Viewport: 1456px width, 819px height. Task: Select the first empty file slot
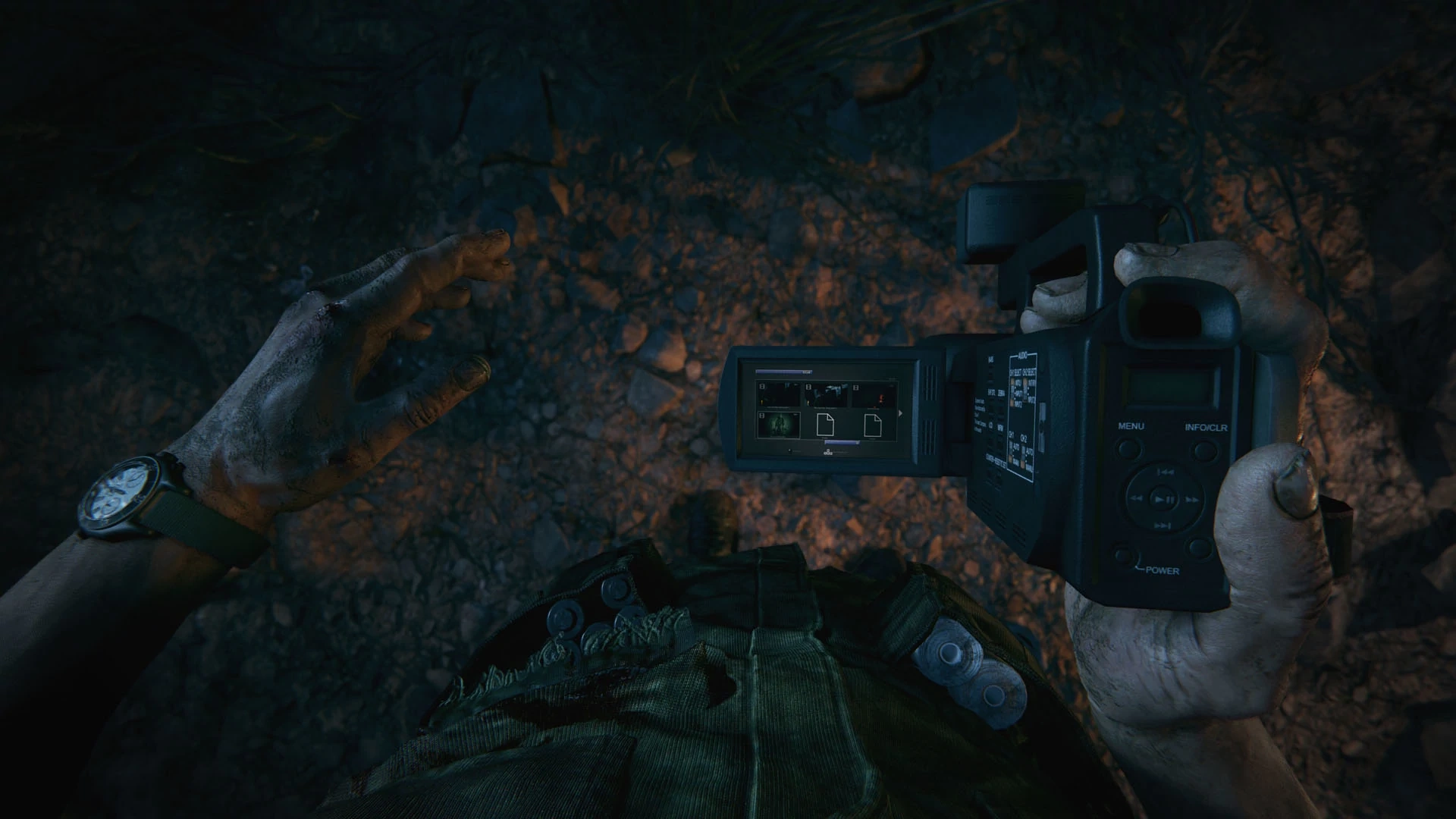tap(826, 425)
